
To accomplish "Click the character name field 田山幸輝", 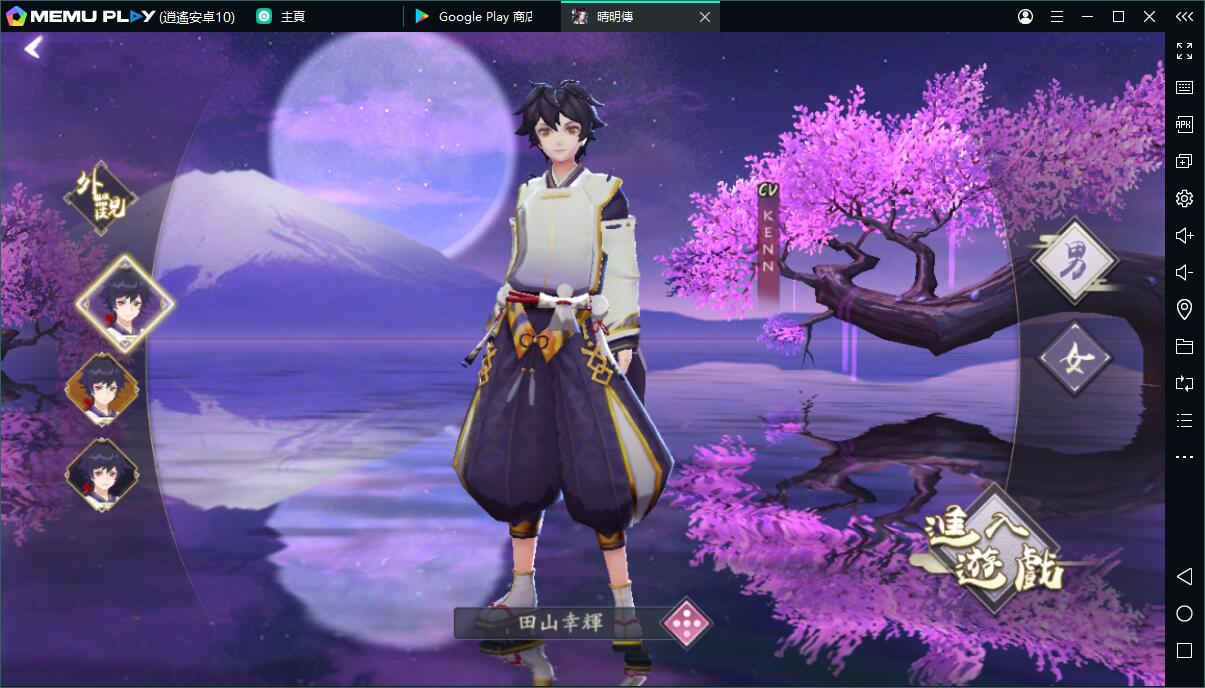I will click(559, 623).
